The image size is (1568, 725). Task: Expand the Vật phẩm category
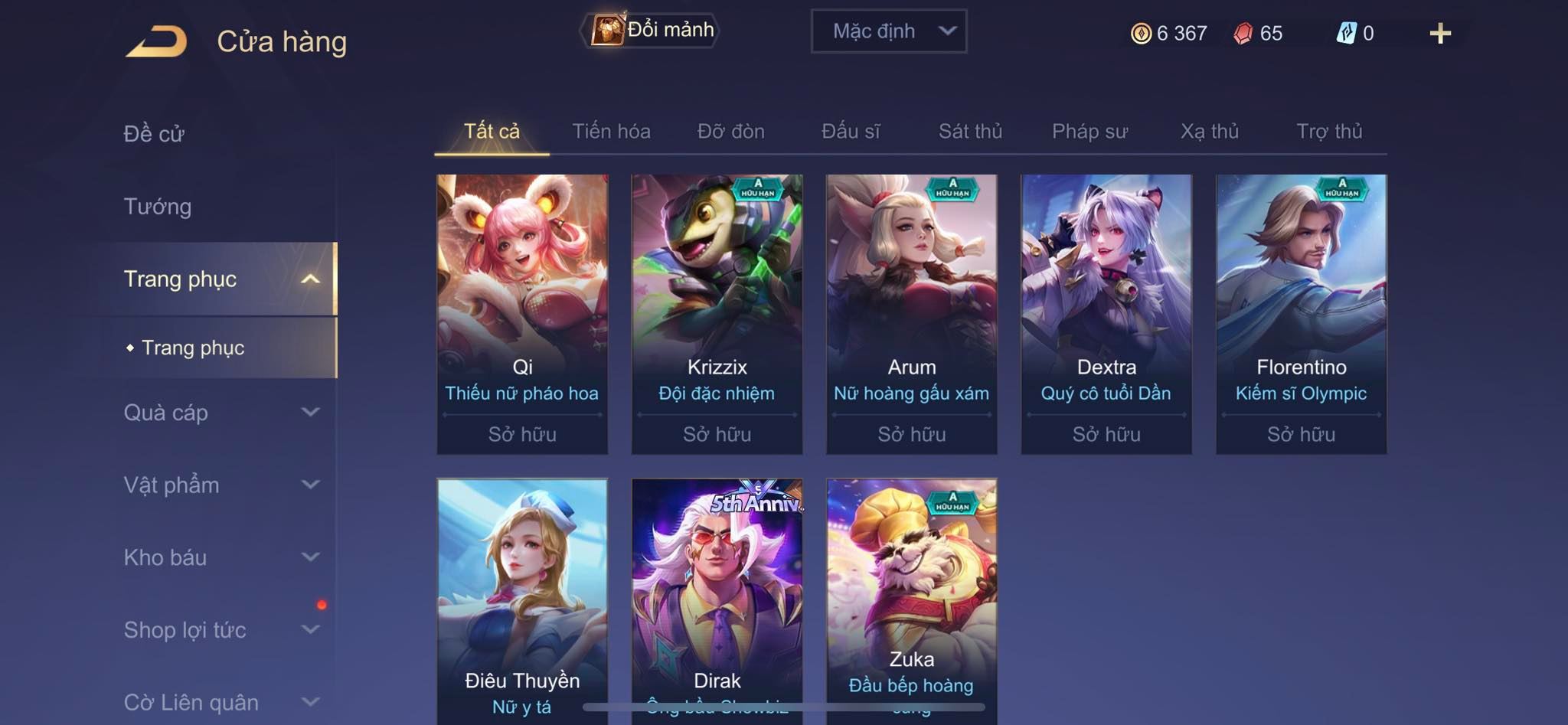220,485
